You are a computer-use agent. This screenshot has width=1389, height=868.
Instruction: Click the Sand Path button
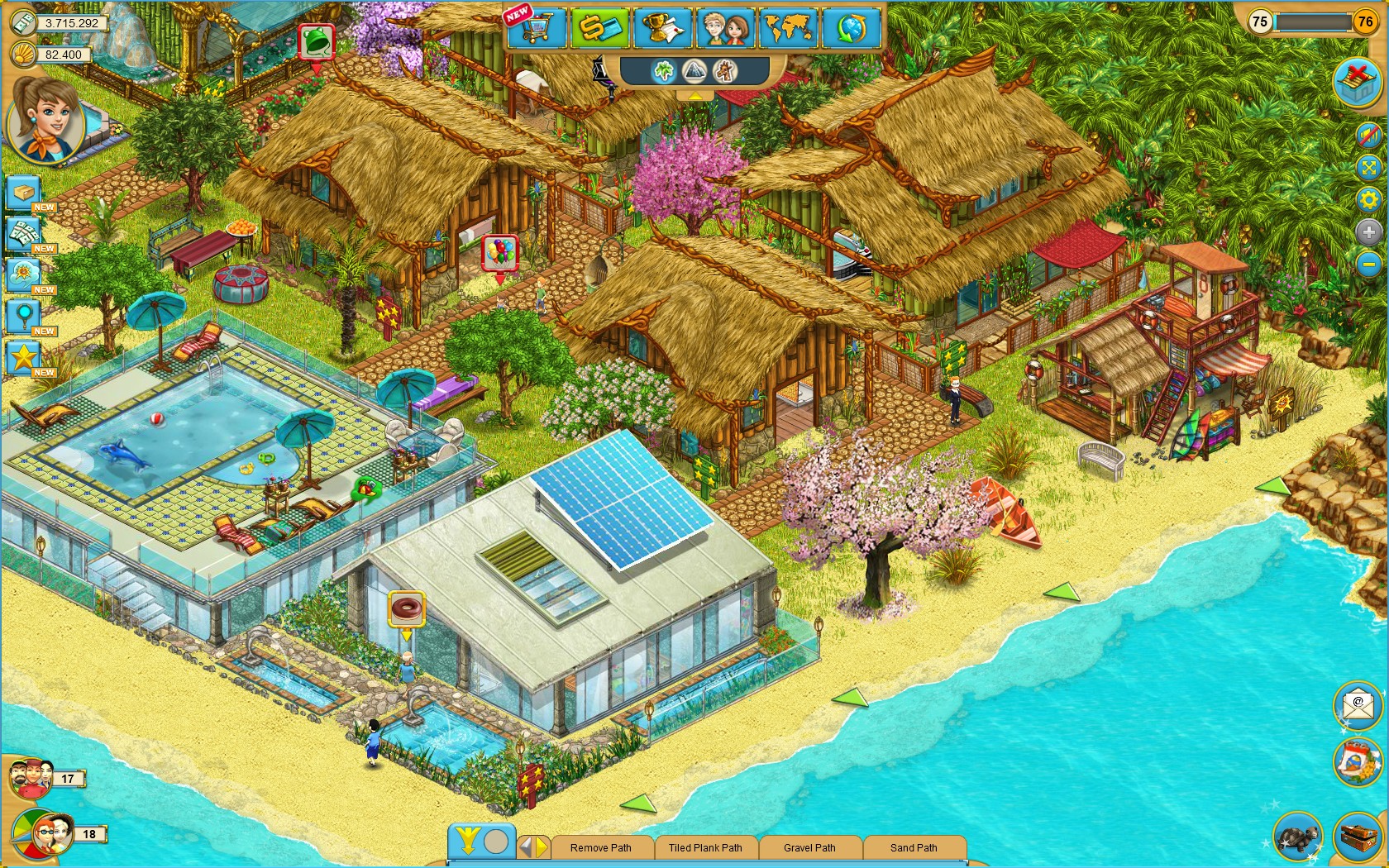tap(914, 847)
